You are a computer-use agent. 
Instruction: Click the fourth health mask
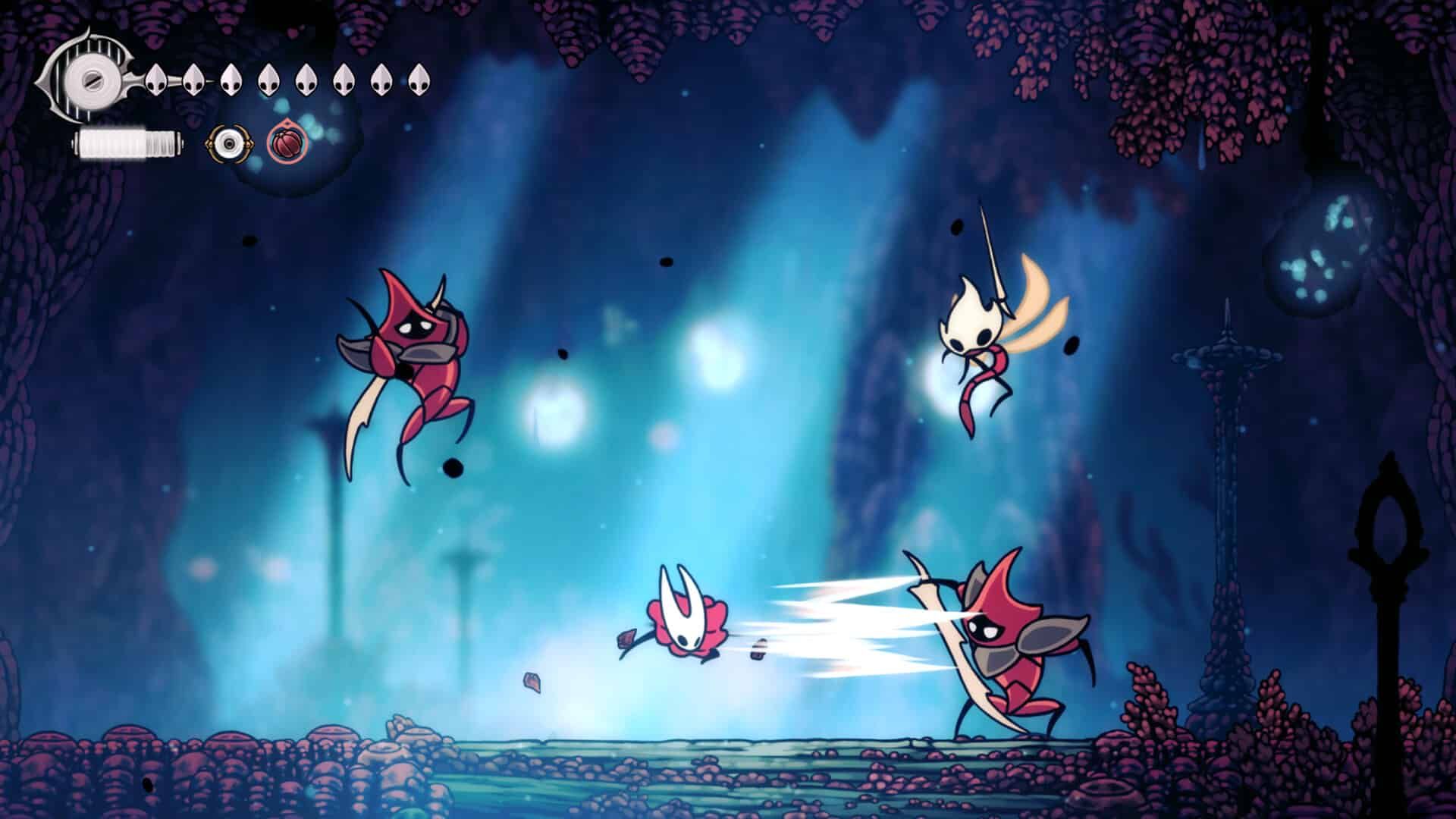[269, 78]
